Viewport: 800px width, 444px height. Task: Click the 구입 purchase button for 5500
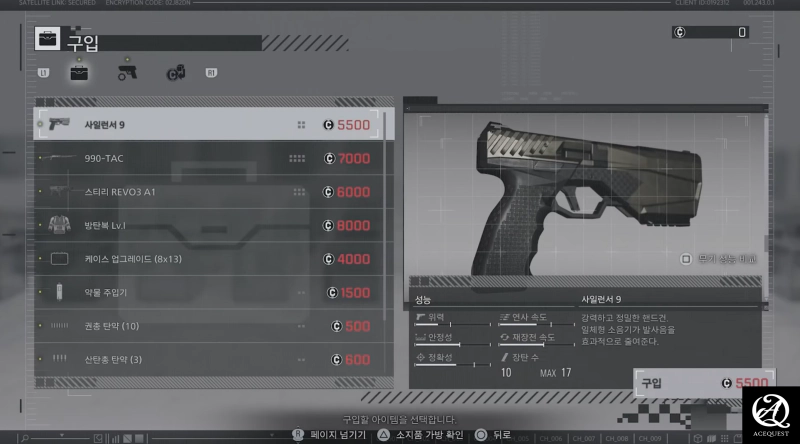click(x=704, y=383)
